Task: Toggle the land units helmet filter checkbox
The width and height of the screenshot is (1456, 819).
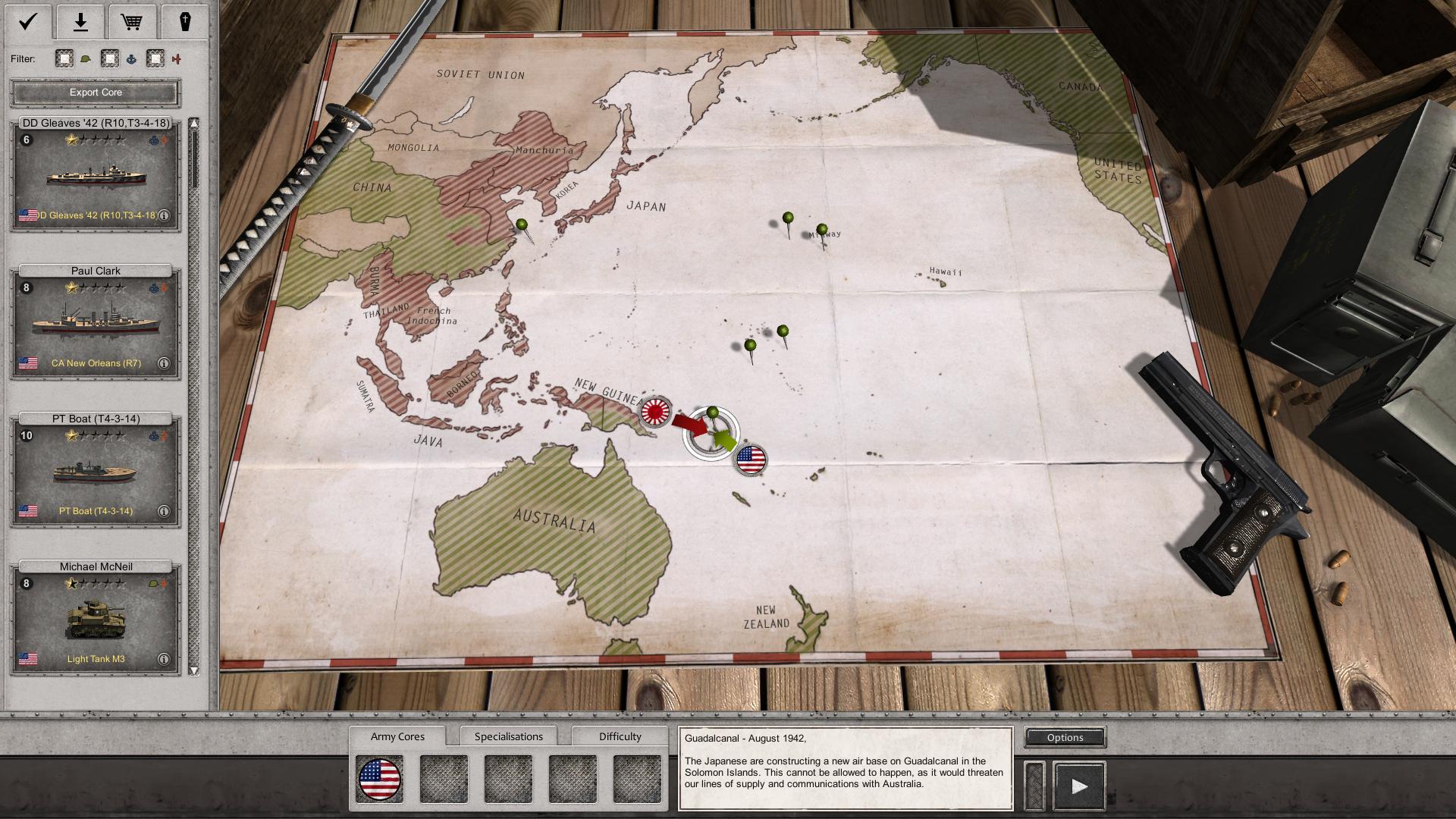Action: [x=64, y=58]
